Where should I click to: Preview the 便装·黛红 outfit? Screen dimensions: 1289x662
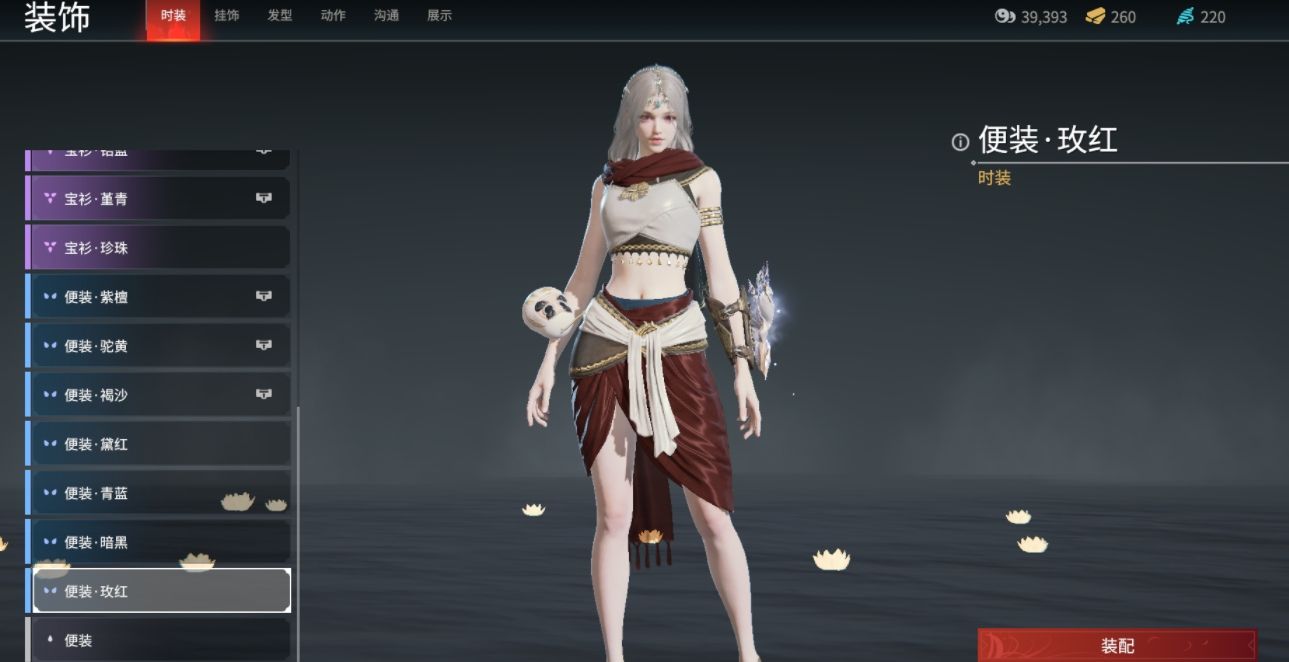point(160,444)
